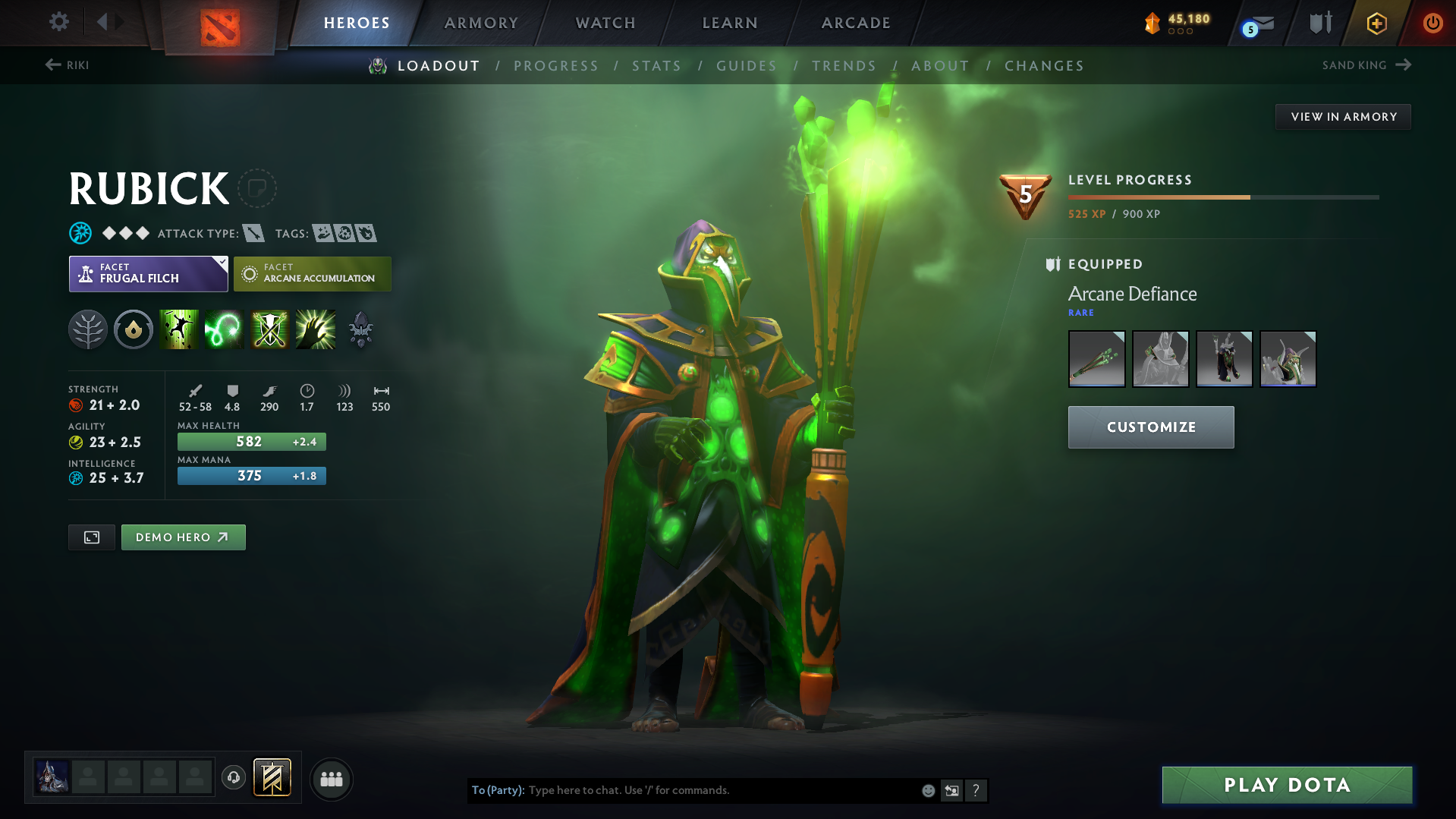Open the emoticon picker in chat
The image size is (1456, 819).
[x=927, y=790]
